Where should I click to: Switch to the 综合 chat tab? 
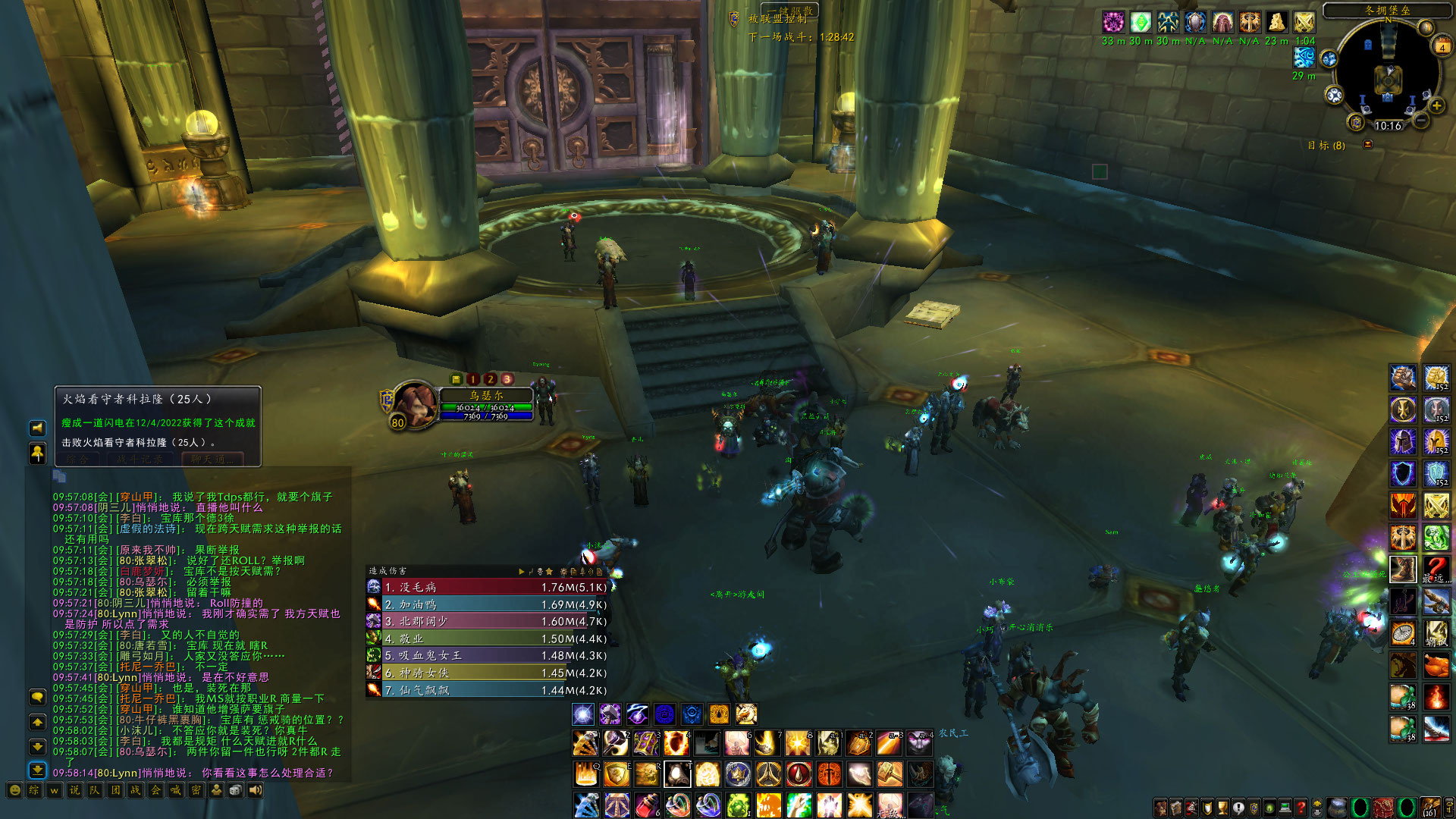click(x=77, y=459)
